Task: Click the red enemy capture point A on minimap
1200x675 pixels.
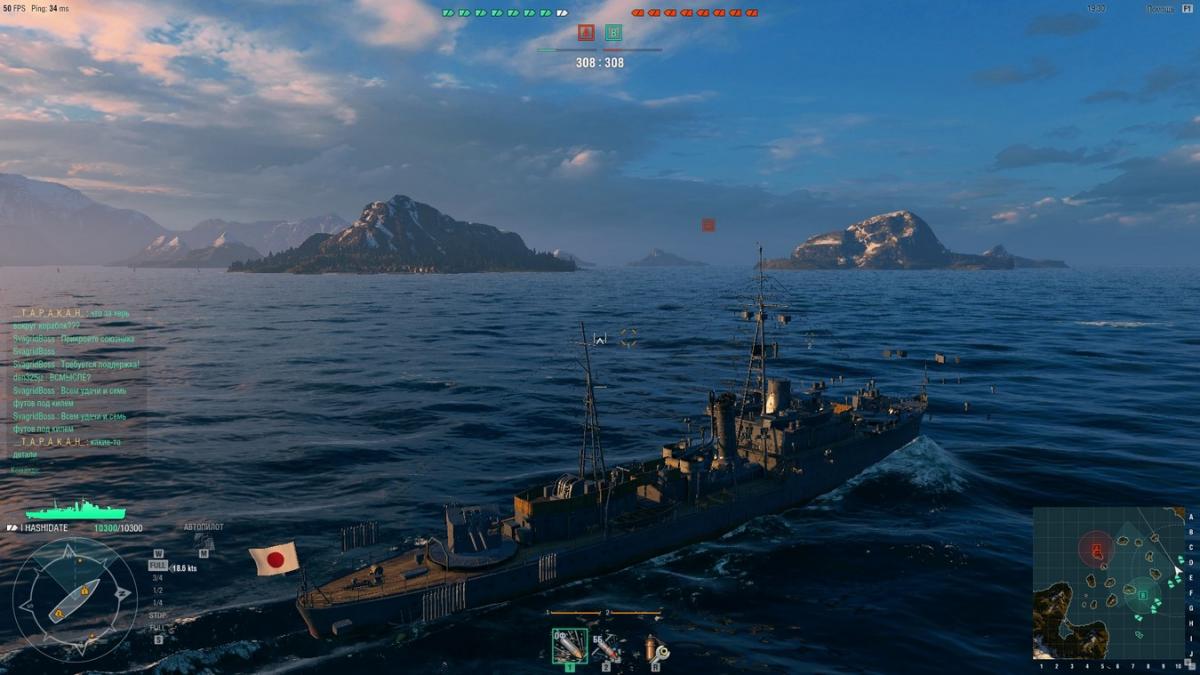Action: click(x=1097, y=548)
